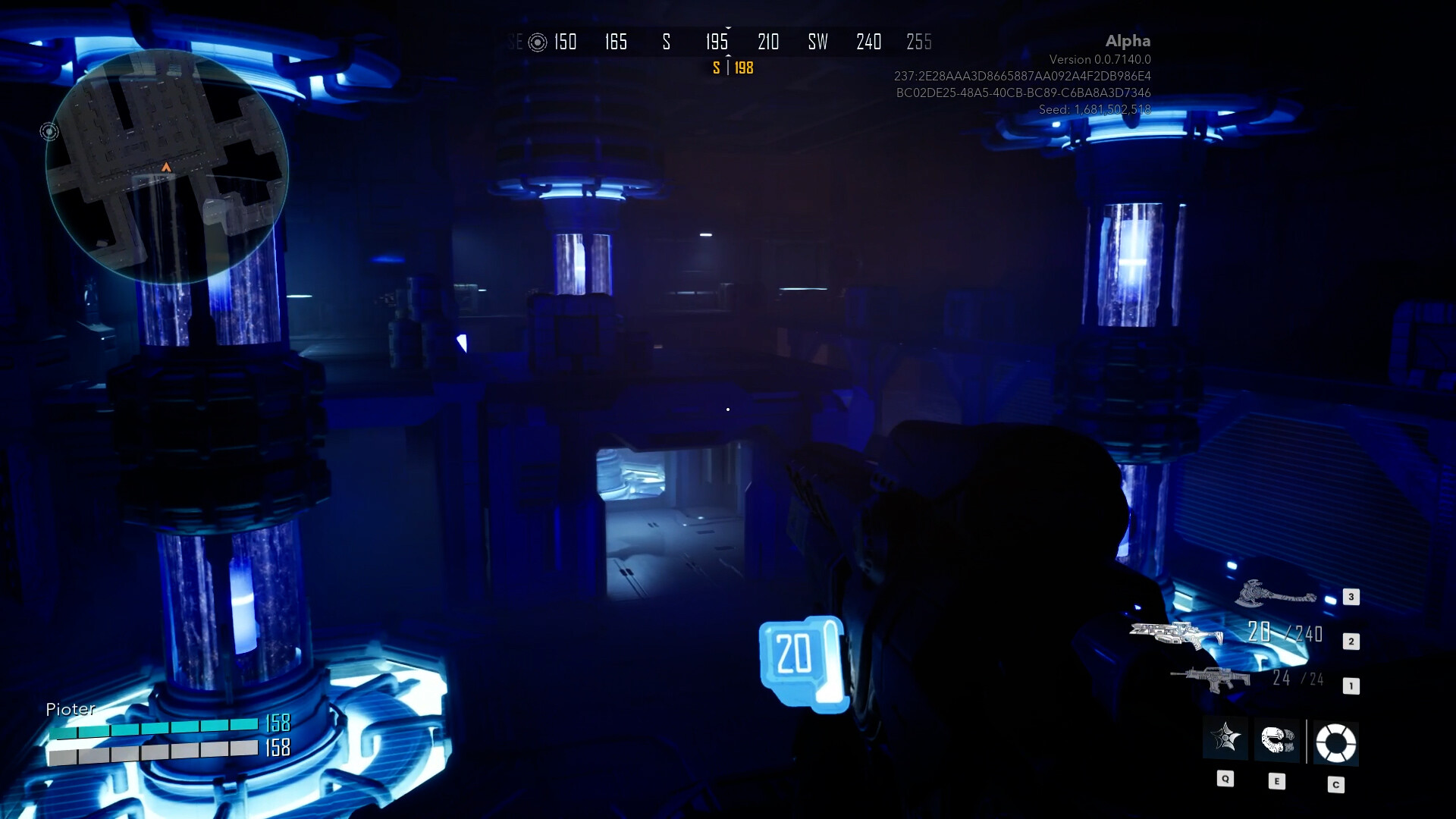The width and height of the screenshot is (1456, 819).
Task: Click the compass icon at the top bar
Action: coord(538,42)
